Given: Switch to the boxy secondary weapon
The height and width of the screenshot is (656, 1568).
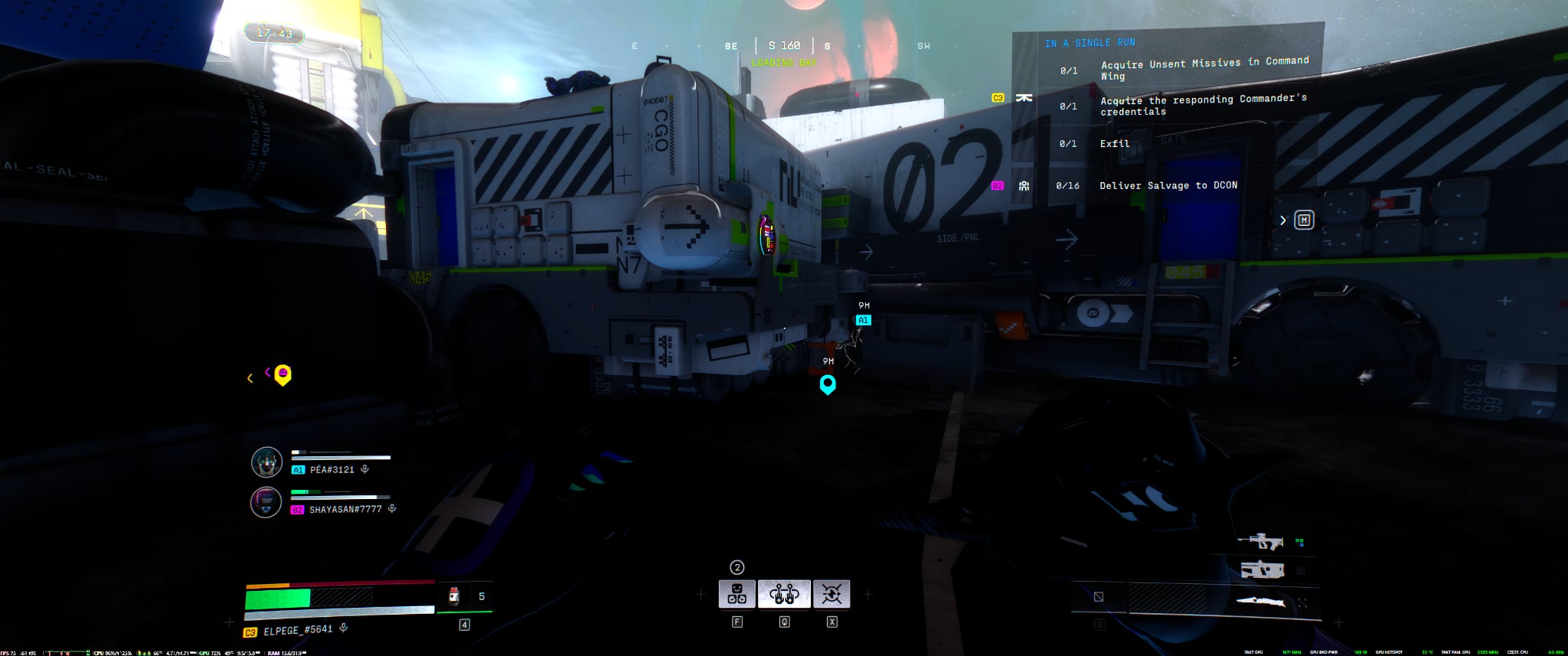Looking at the screenshot, I should 1261,570.
